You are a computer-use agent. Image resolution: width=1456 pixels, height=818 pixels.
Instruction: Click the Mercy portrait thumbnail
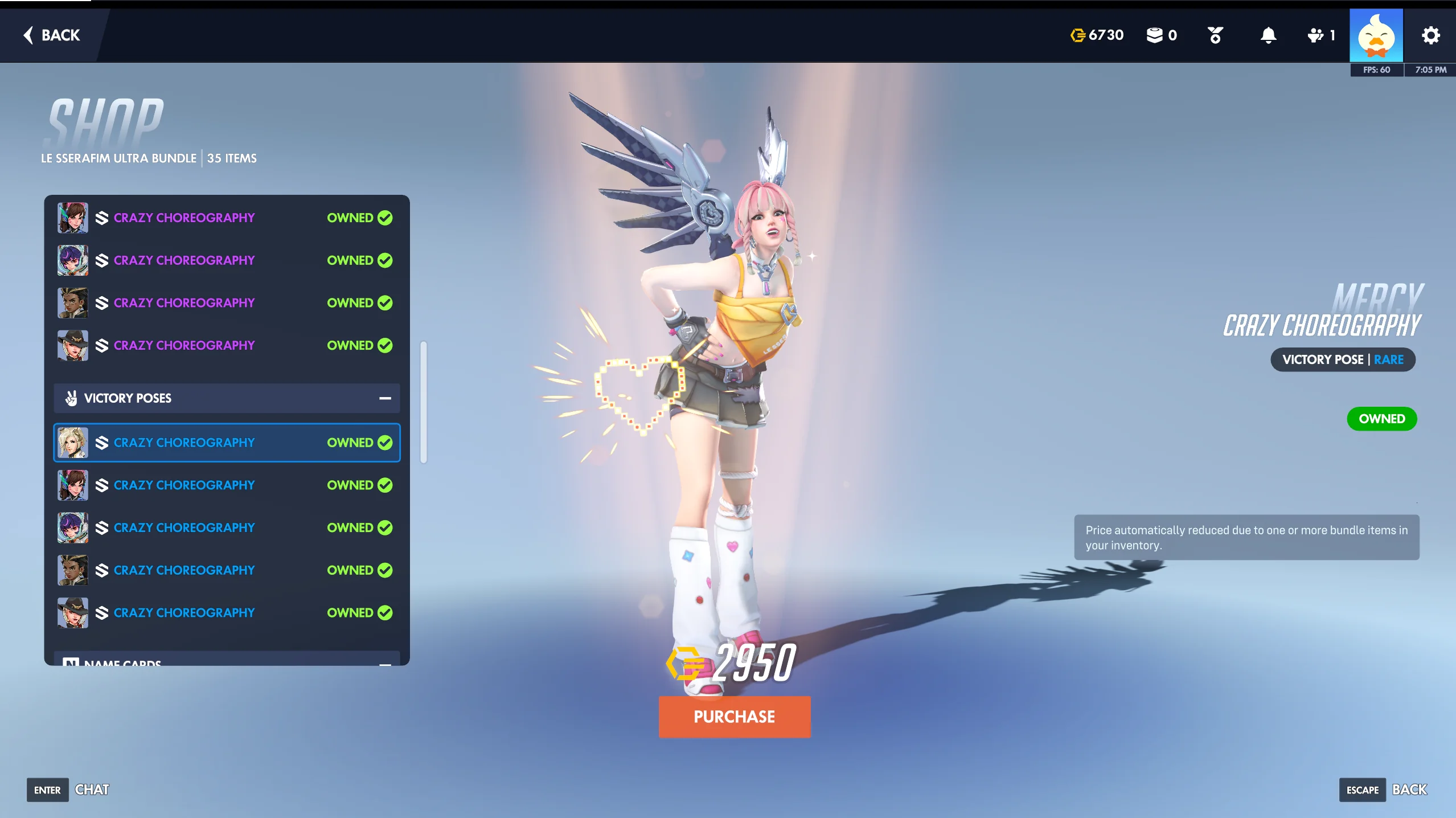[72, 442]
